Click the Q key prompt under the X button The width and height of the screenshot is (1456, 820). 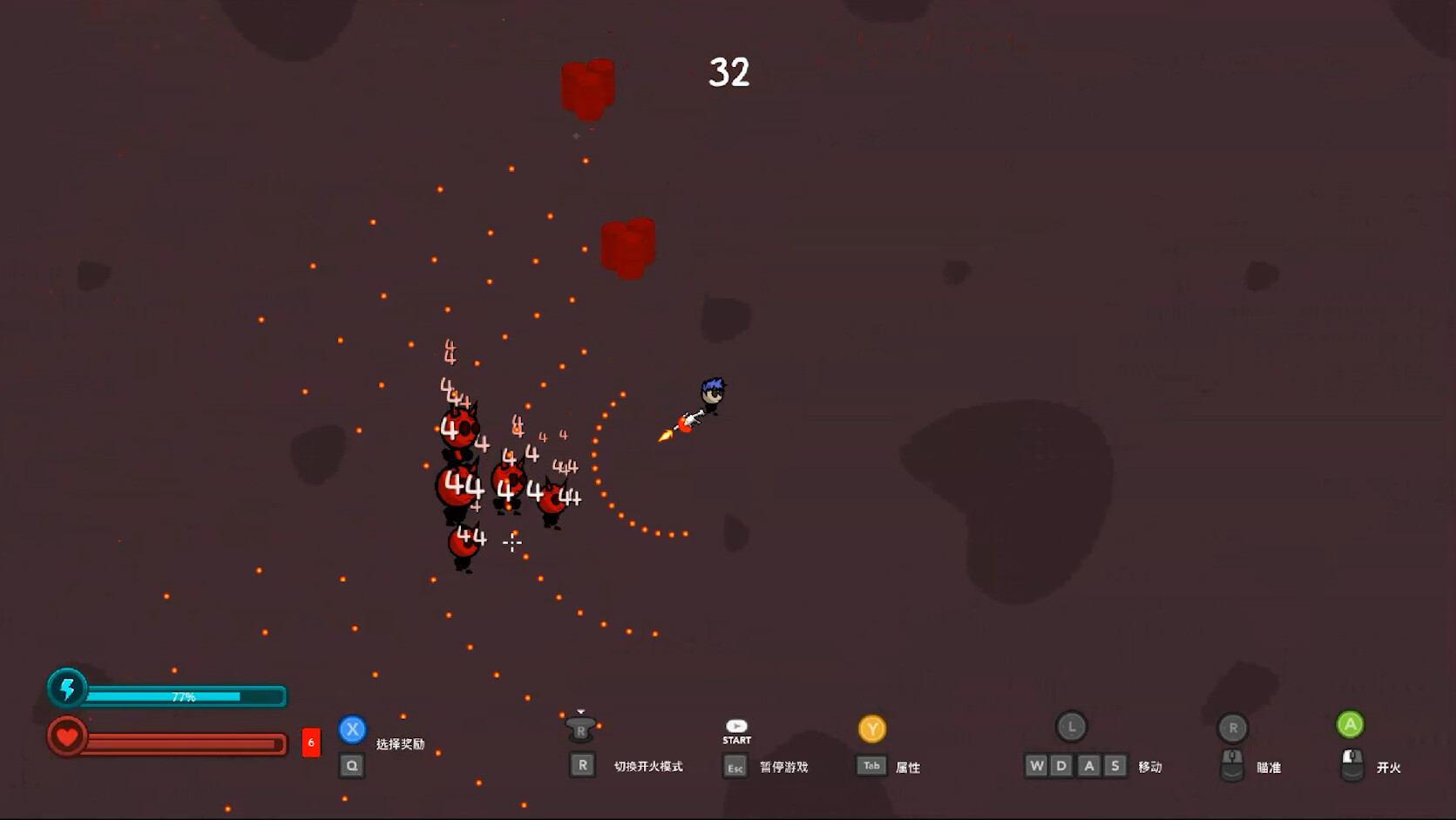[352, 765]
